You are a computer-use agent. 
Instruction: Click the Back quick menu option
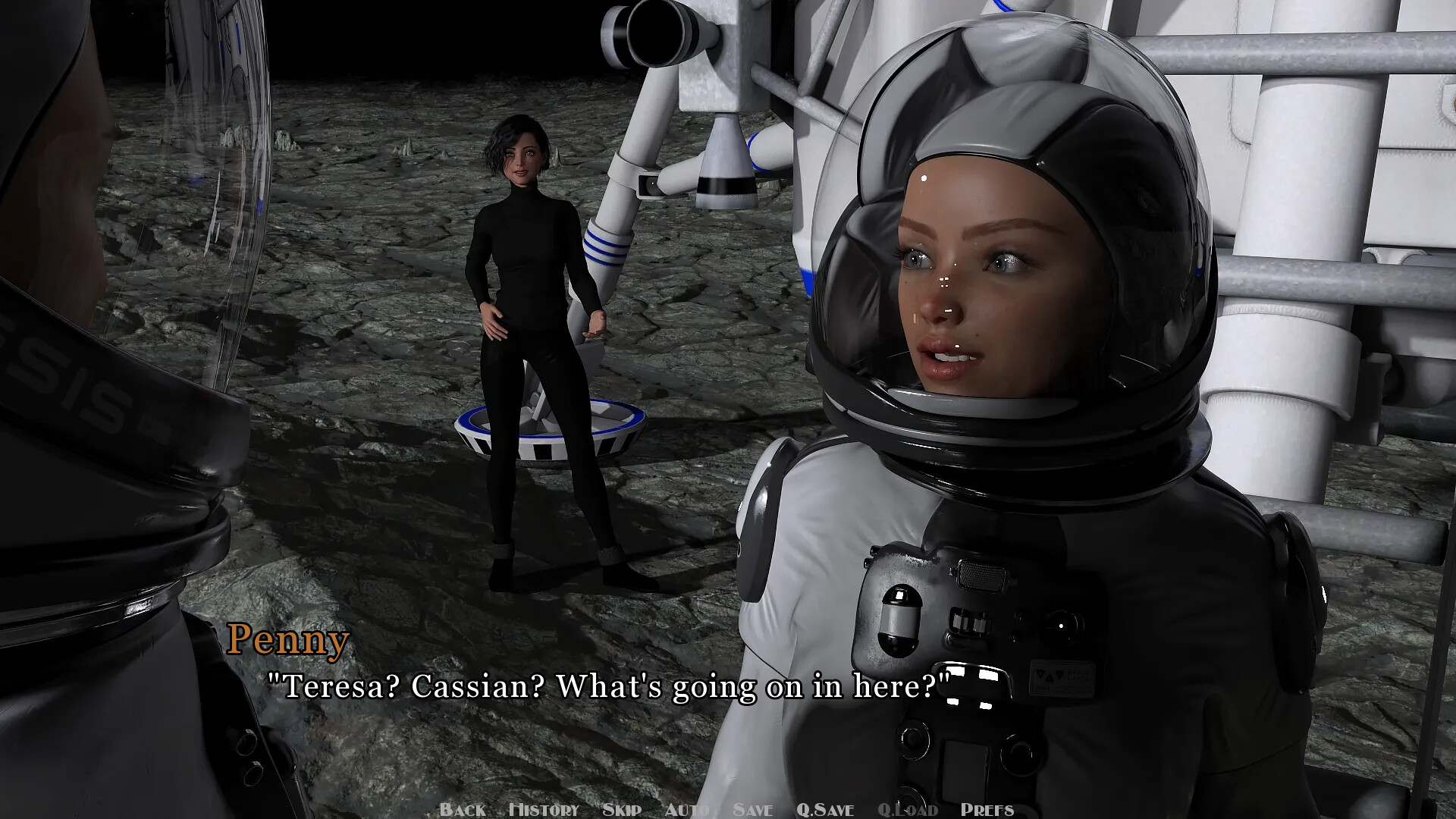pyautogui.click(x=463, y=809)
